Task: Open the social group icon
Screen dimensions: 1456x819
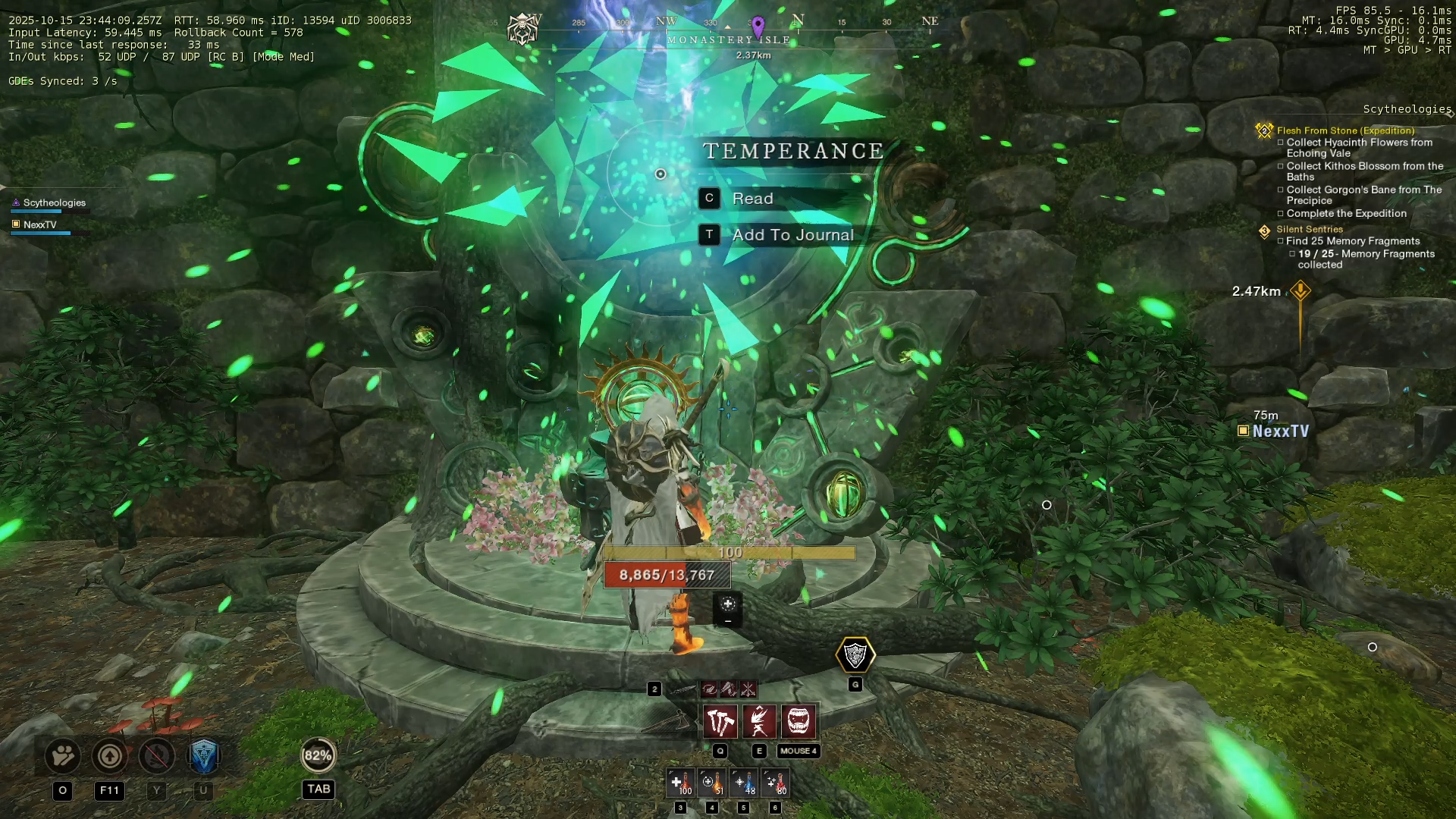Action: click(x=63, y=755)
